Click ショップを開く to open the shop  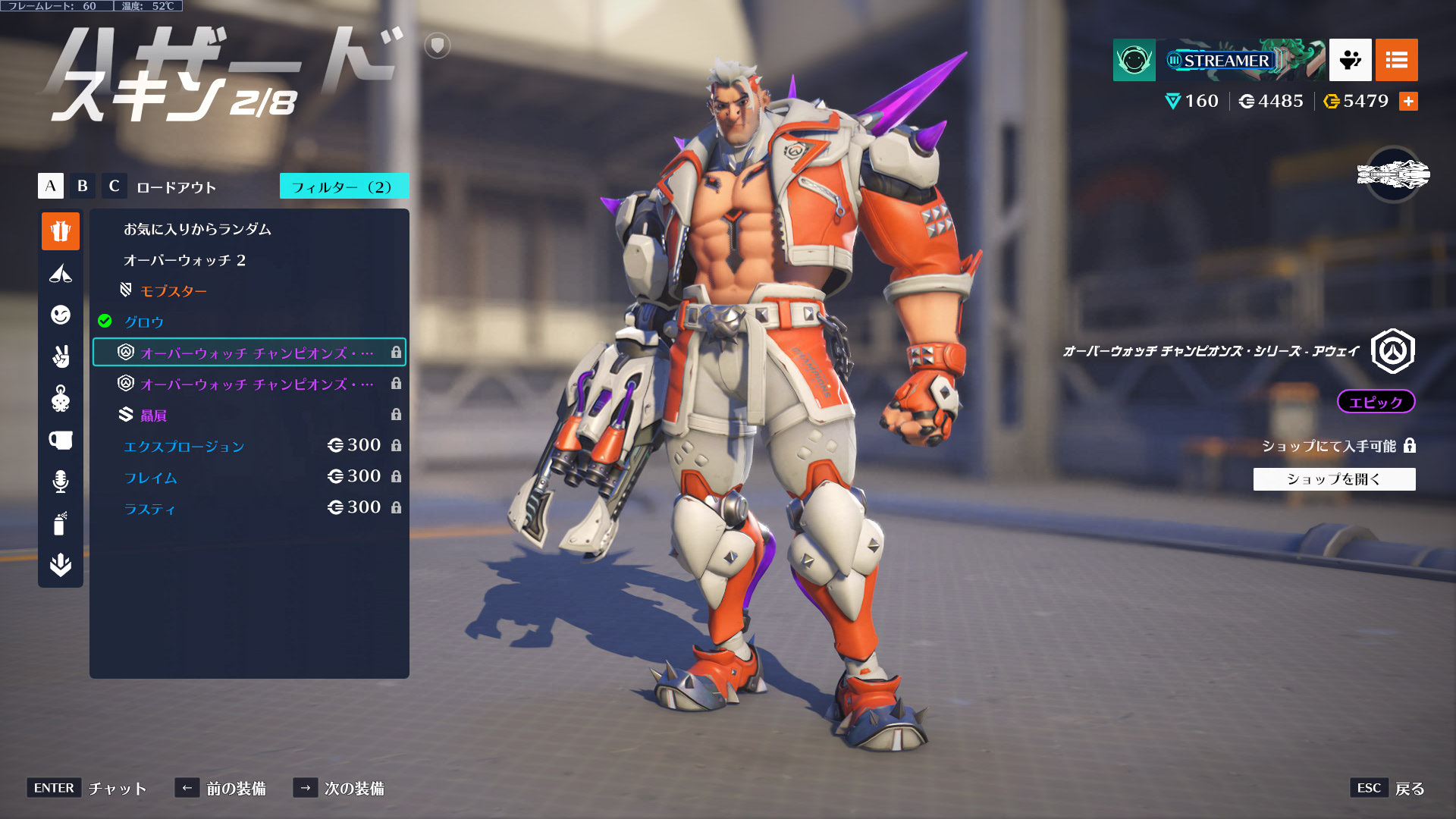(1334, 479)
